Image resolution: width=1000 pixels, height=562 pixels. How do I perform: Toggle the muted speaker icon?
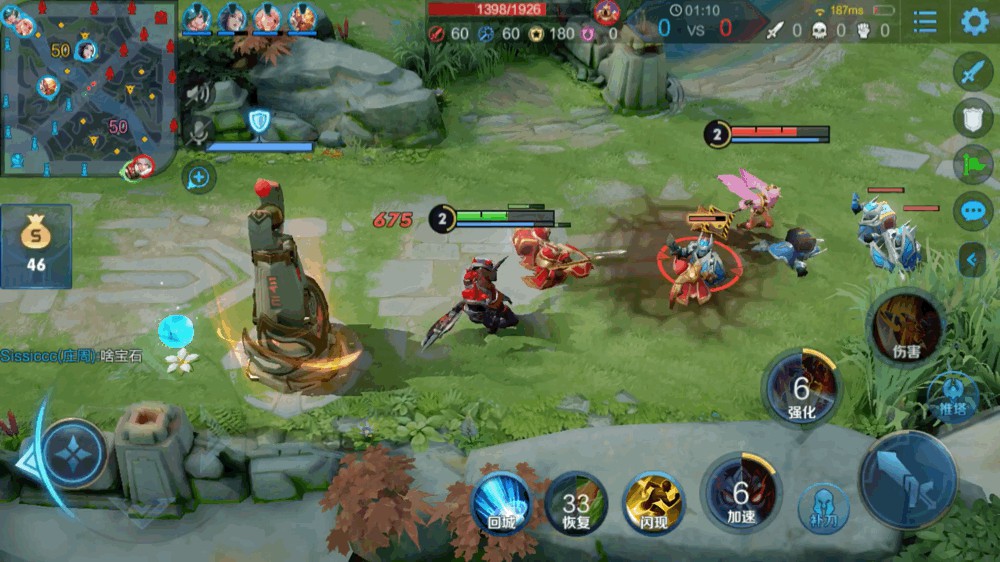click(x=198, y=95)
